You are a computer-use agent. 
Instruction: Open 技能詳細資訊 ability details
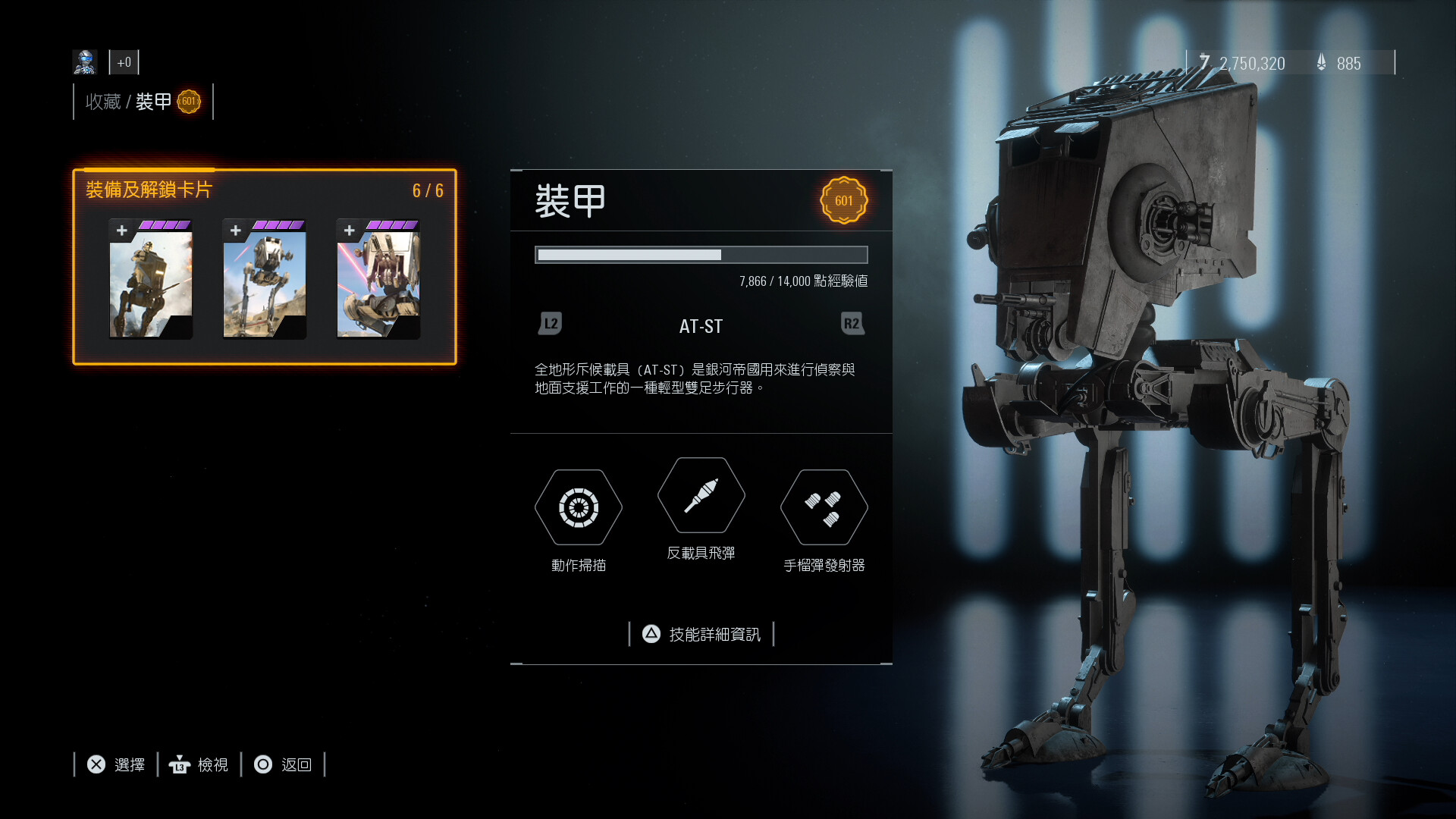click(701, 634)
